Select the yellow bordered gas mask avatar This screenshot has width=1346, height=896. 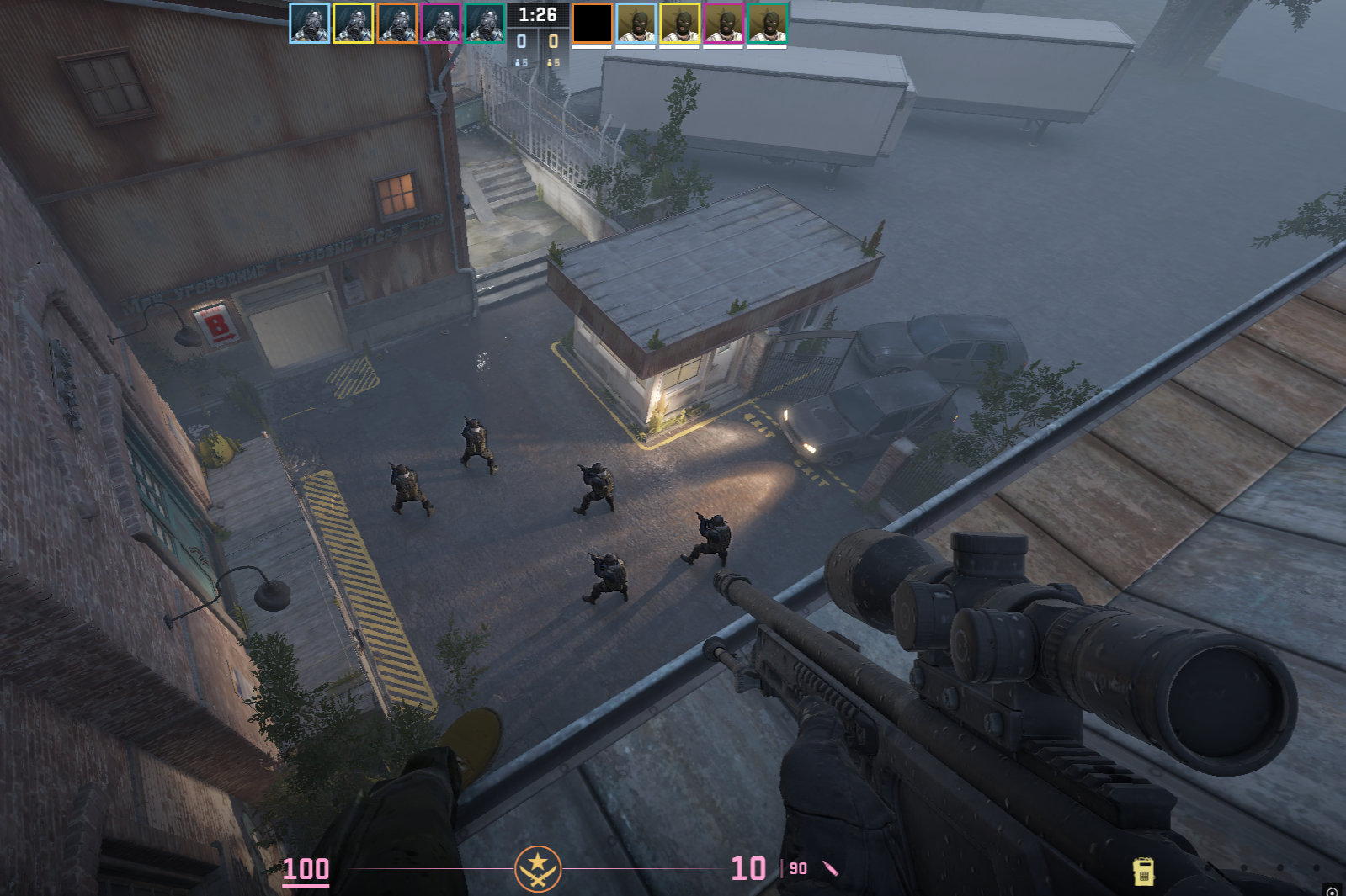click(354, 24)
